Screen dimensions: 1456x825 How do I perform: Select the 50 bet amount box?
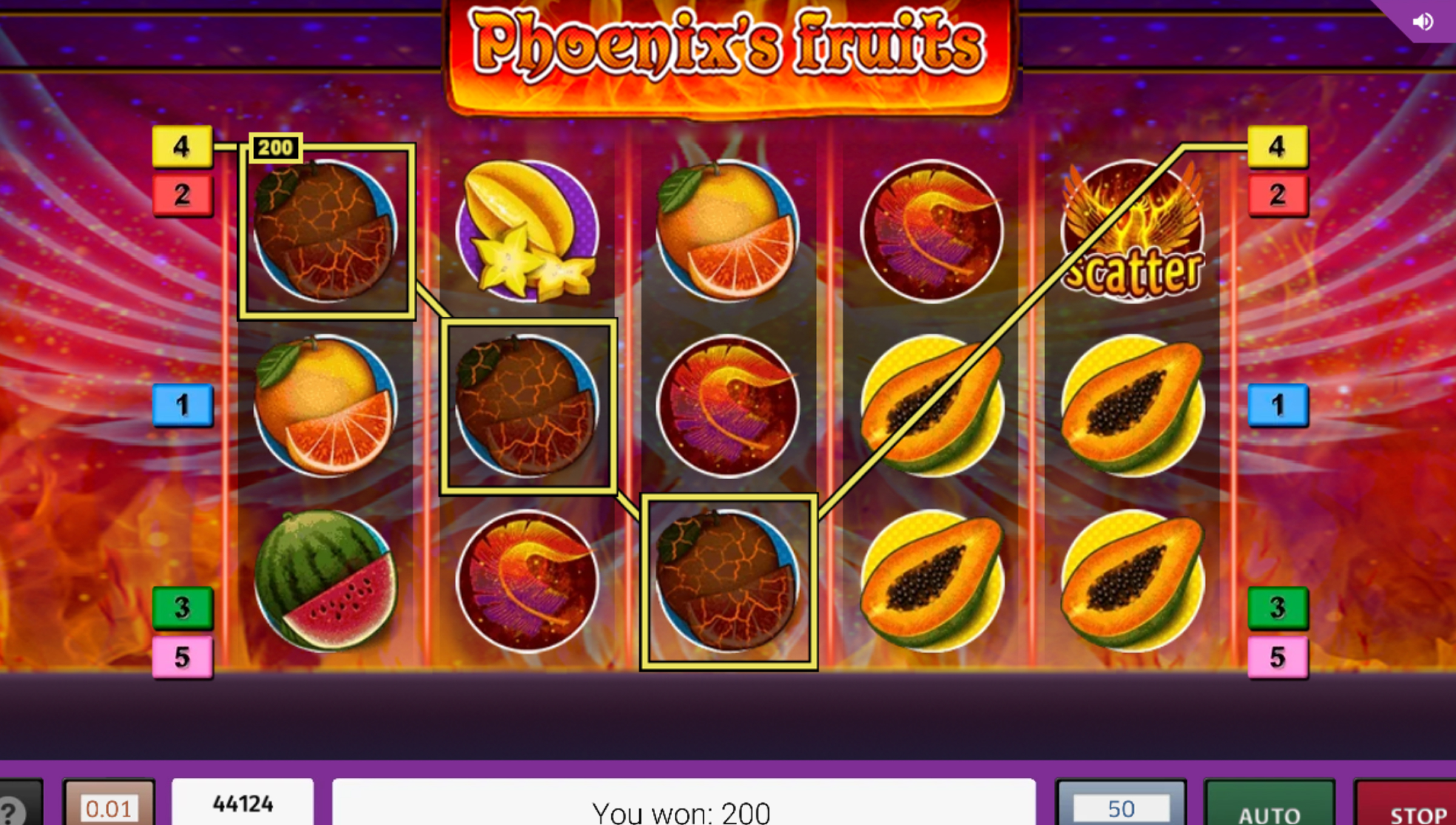[x=1121, y=808]
